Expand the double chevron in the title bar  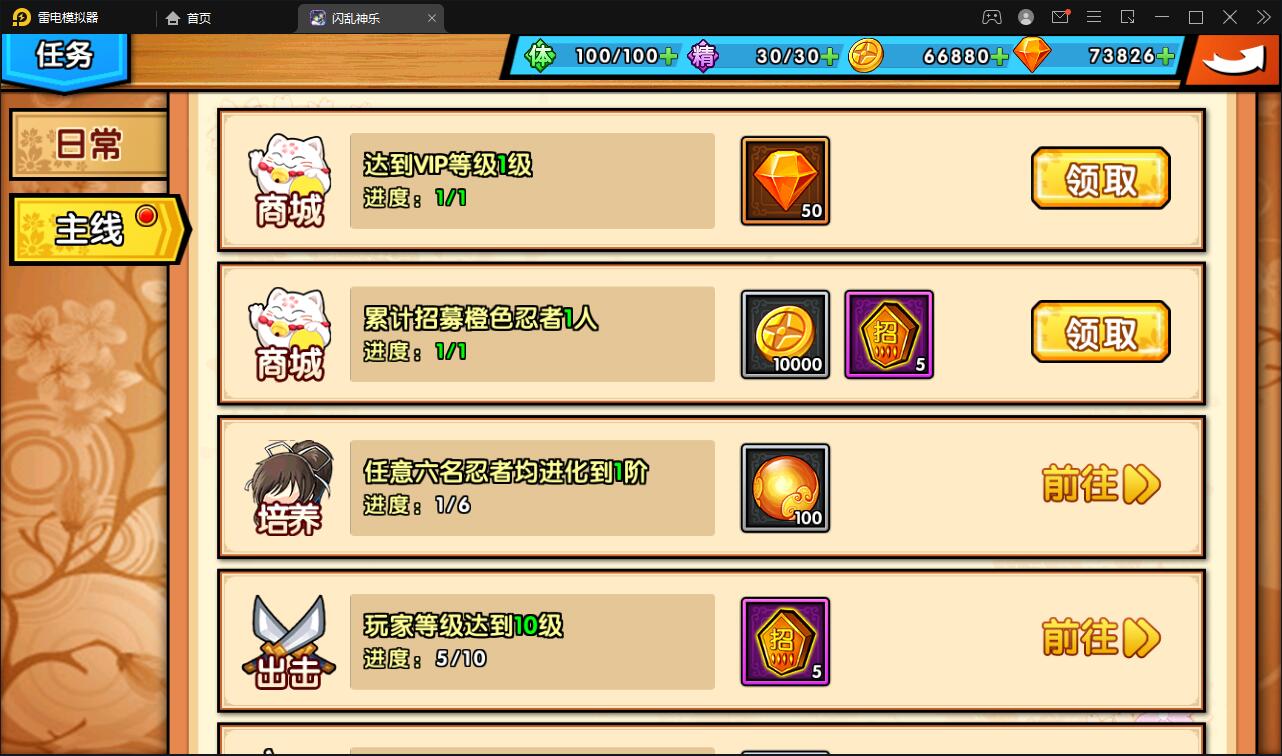click(x=1261, y=17)
